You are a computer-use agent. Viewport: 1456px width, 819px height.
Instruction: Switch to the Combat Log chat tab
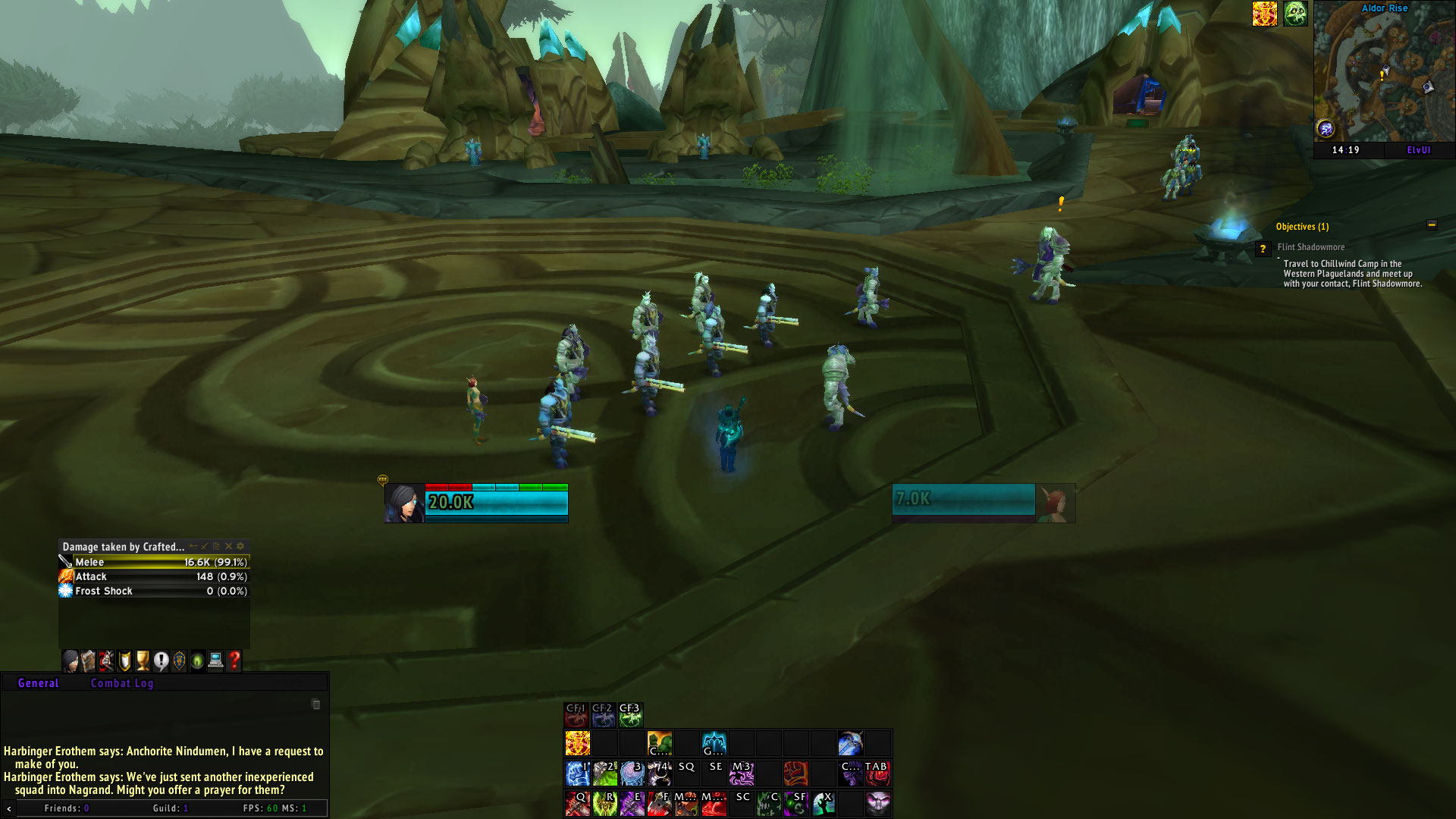(x=122, y=682)
